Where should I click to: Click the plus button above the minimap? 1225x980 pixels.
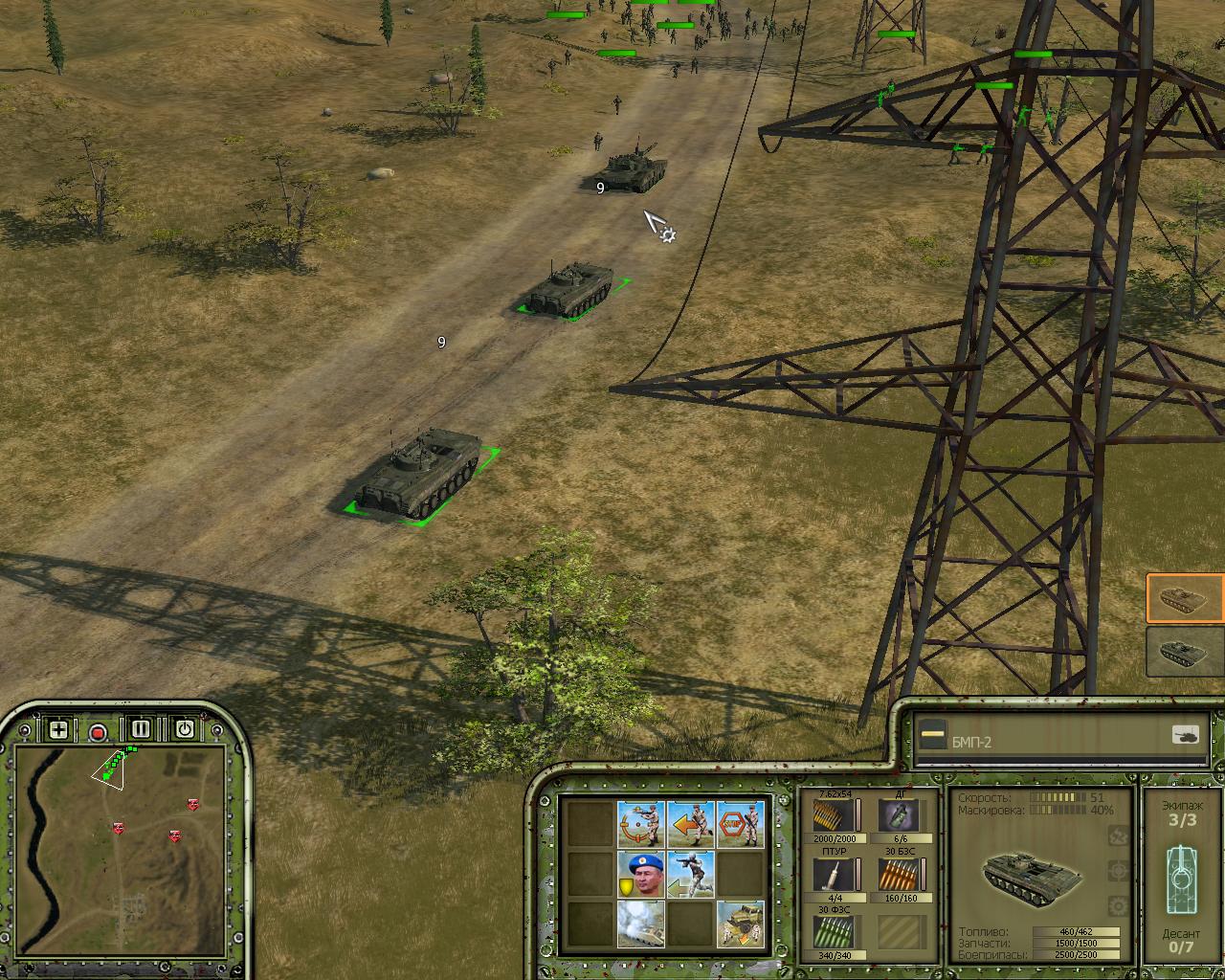pyautogui.click(x=58, y=730)
